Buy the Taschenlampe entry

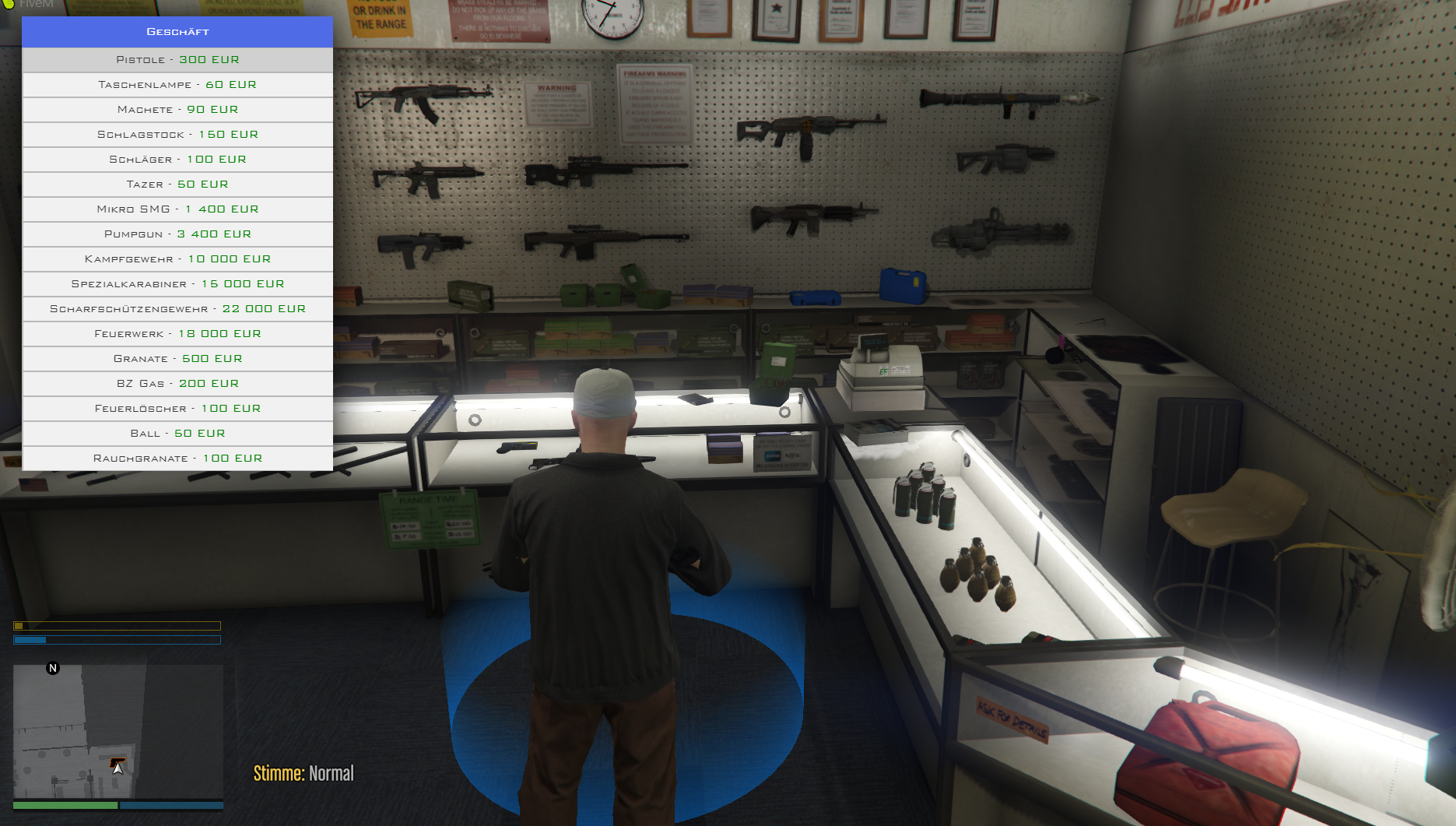click(177, 85)
